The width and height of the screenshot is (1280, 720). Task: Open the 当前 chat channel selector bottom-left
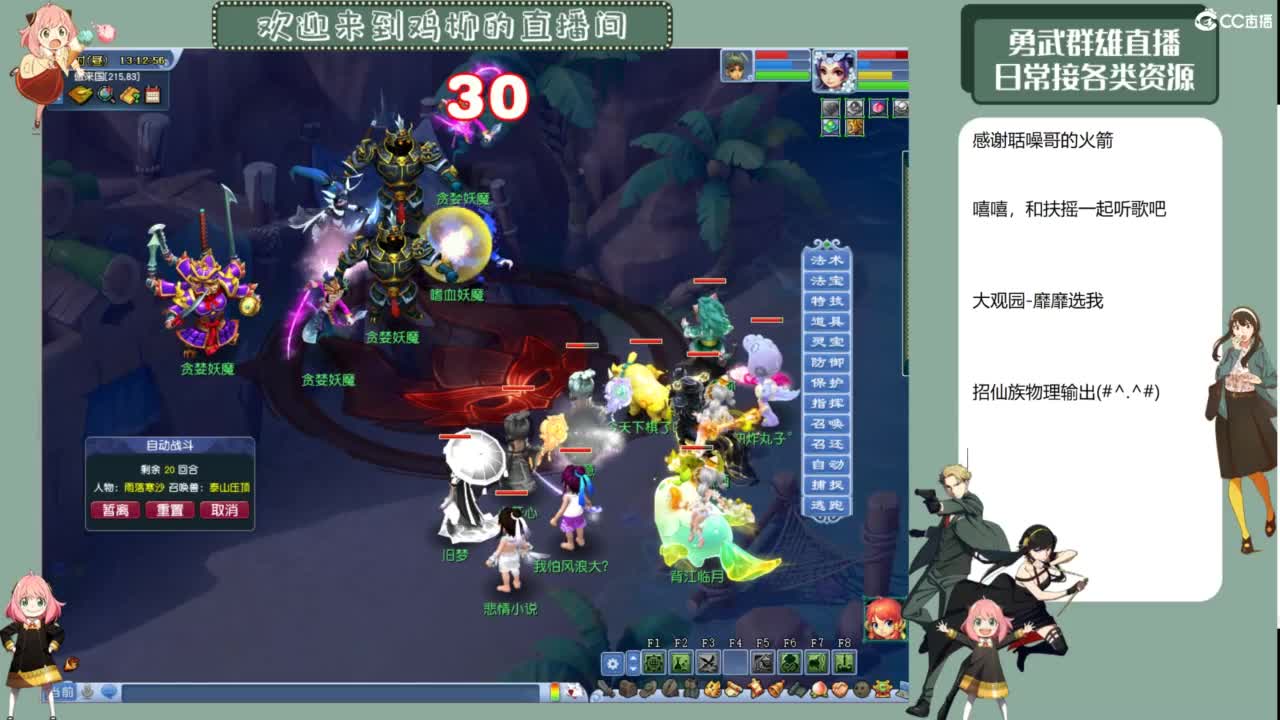pos(62,692)
